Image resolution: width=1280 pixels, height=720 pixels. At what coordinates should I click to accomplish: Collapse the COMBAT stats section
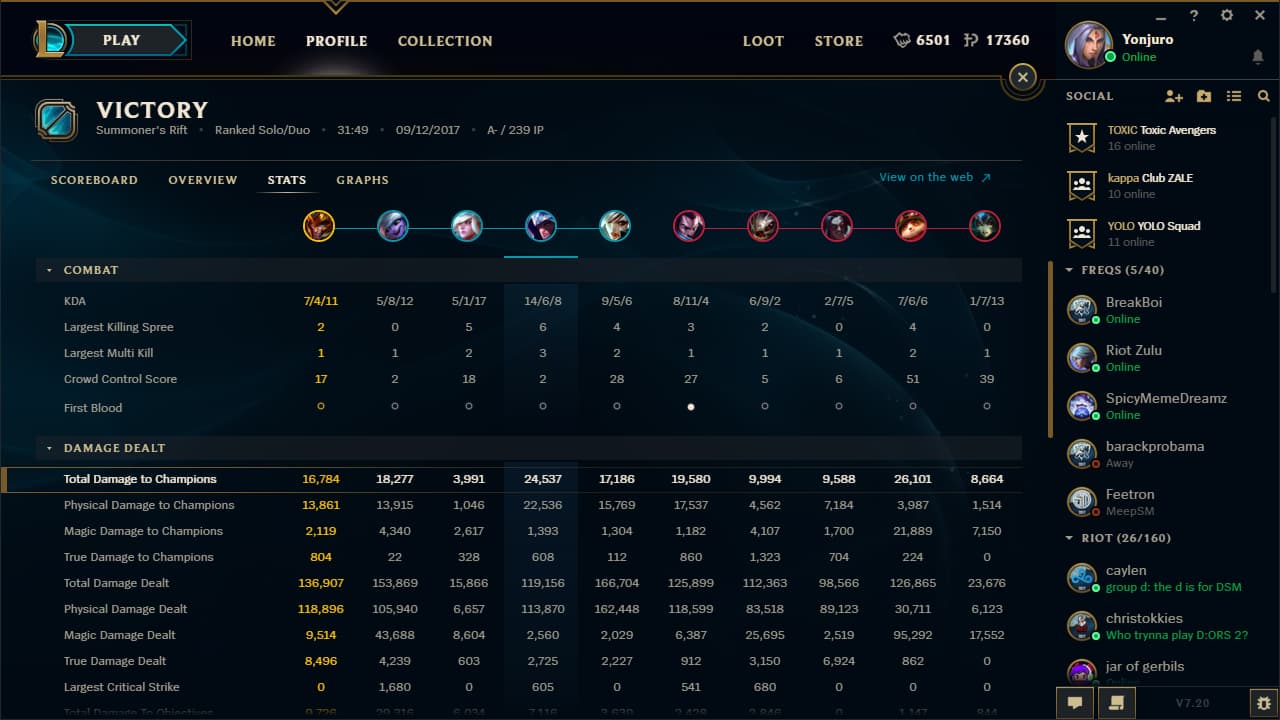(x=48, y=269)
